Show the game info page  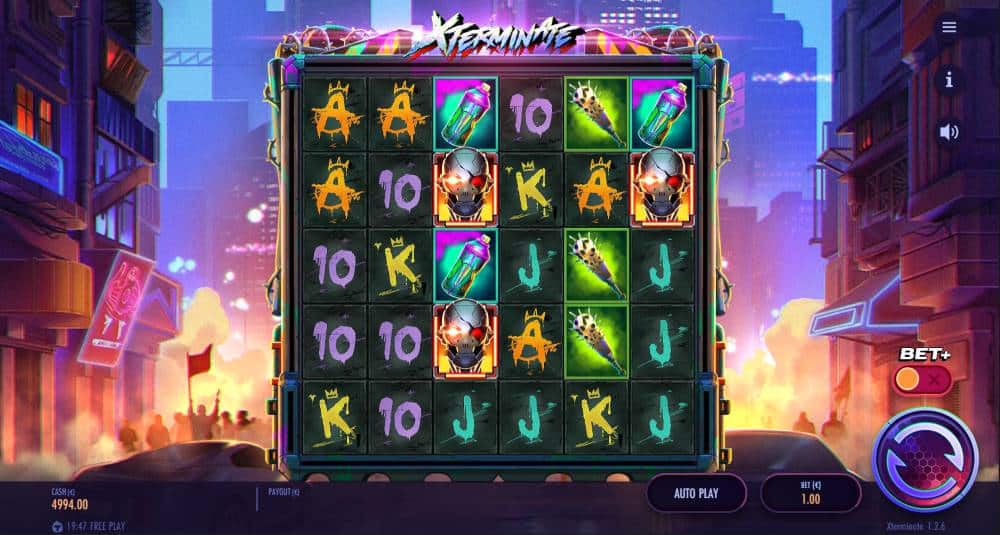tap(949, 79)
